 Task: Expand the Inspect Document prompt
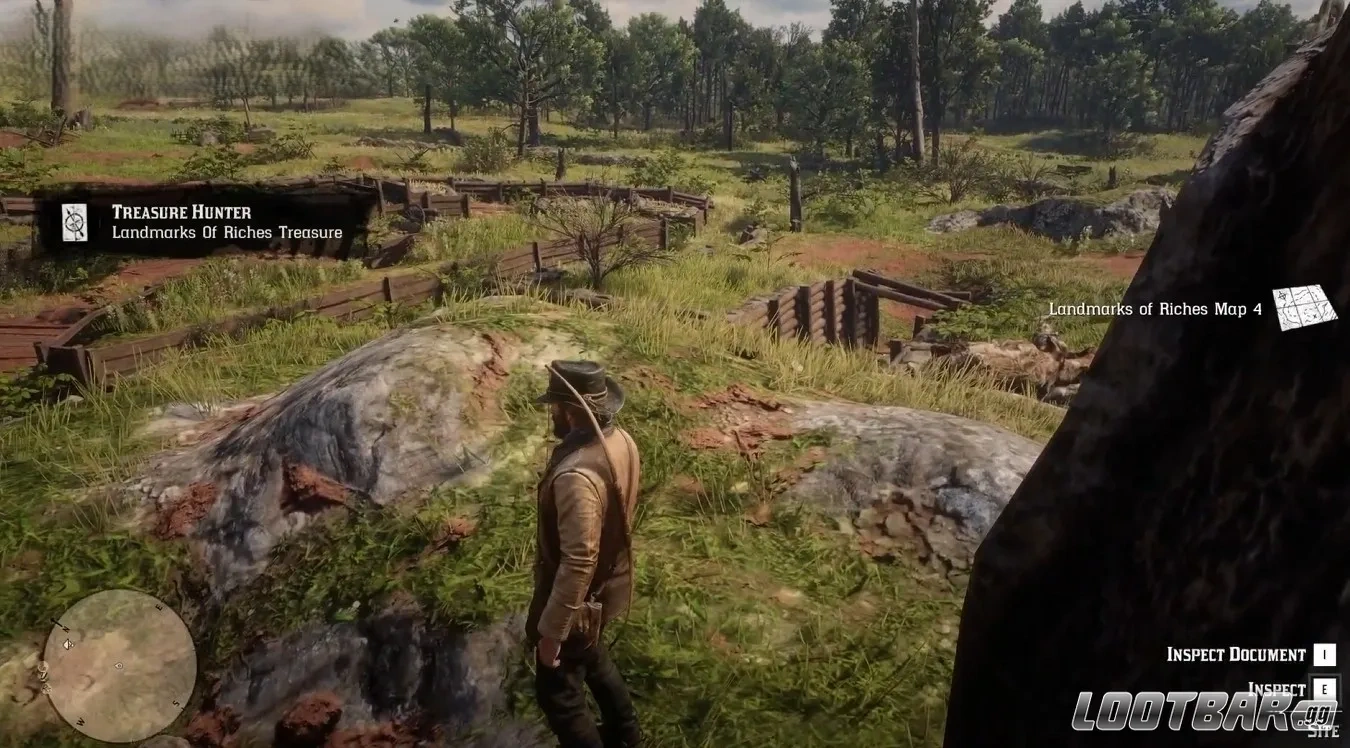coord(1237,654)
